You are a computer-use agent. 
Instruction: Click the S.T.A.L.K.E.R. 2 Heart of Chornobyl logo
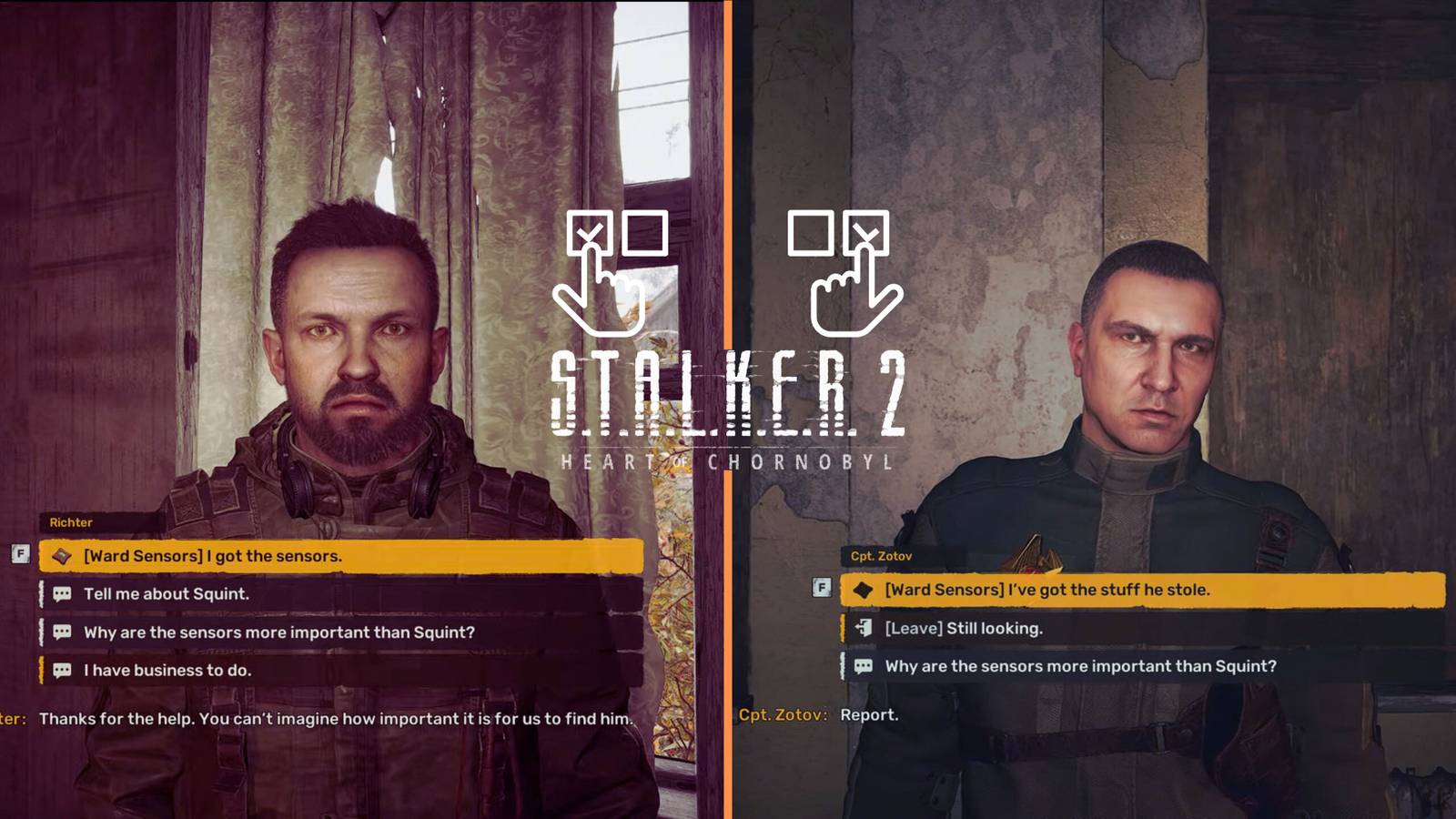(x=728, y=405)
